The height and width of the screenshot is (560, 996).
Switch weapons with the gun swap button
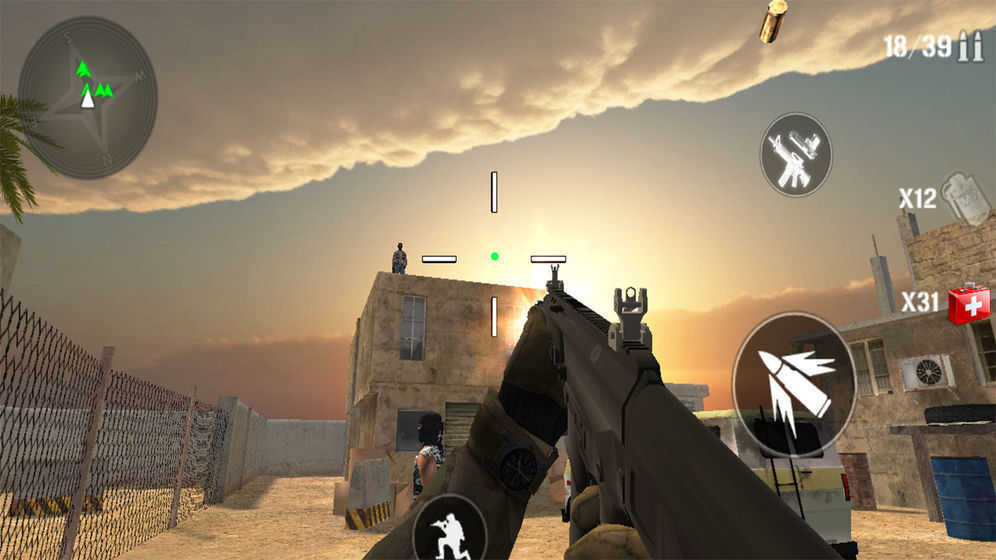point(796,155)
